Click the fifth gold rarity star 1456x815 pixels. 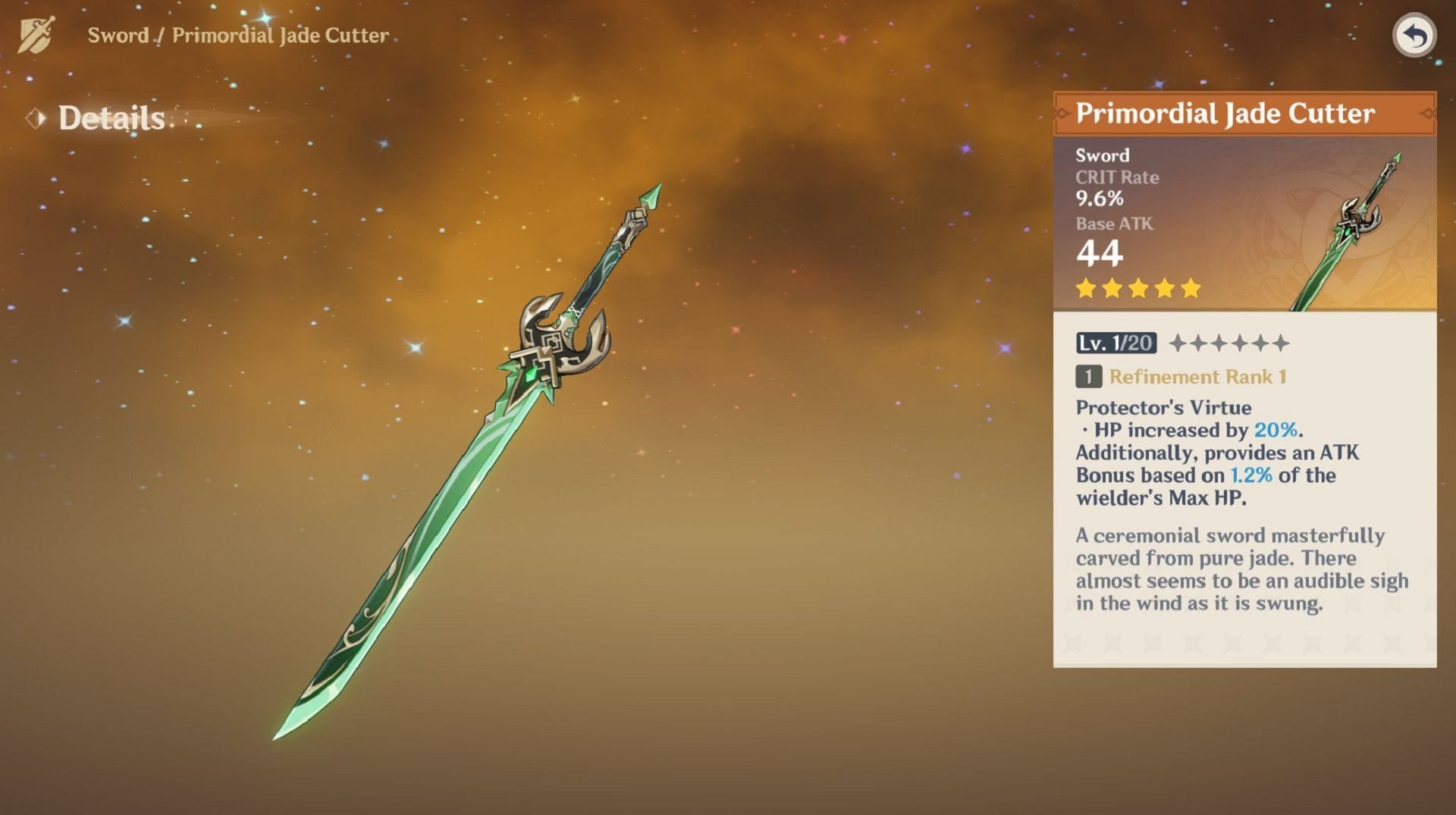1191,289
